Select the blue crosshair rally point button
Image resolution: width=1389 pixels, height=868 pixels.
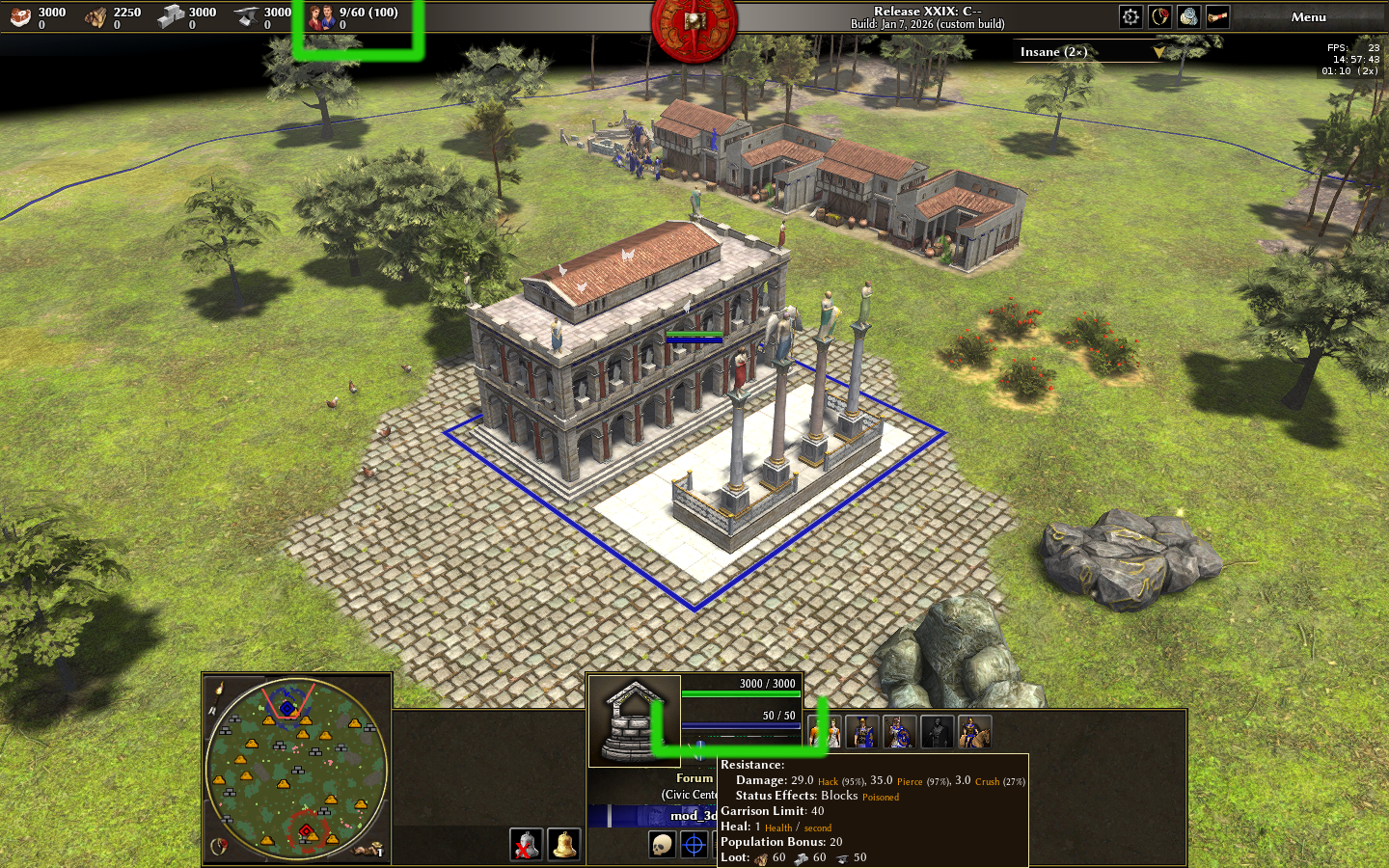(694, 845)
